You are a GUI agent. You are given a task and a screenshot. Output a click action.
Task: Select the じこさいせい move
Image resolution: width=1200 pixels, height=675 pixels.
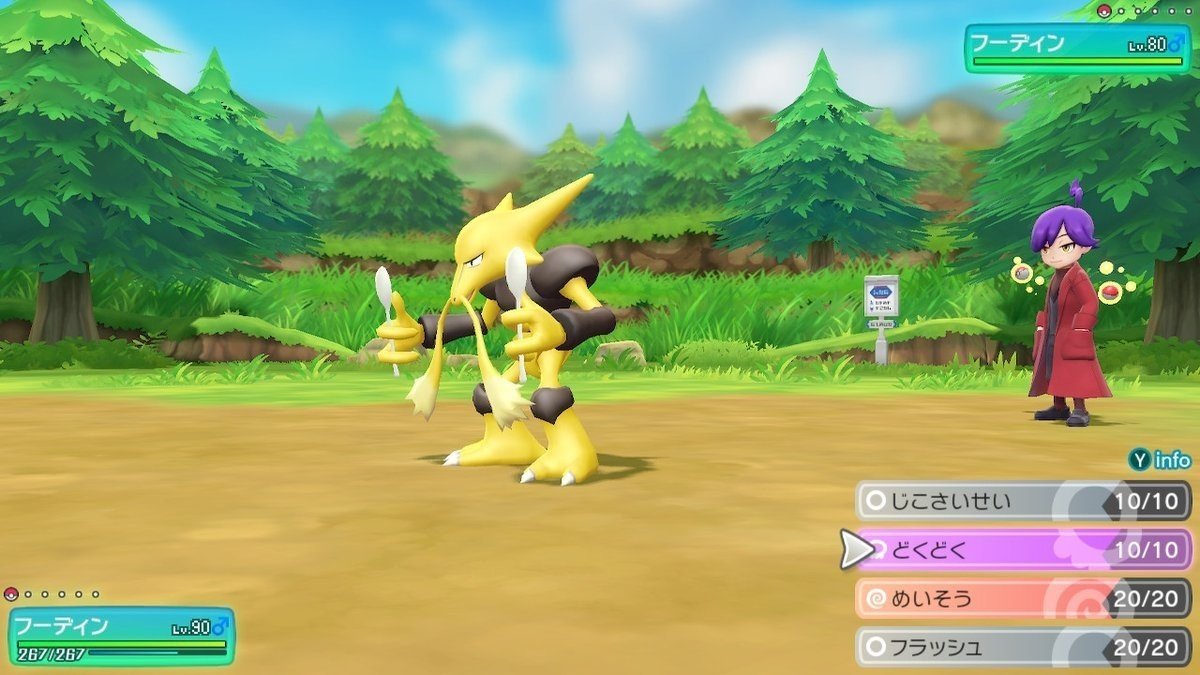[1020, 500]
